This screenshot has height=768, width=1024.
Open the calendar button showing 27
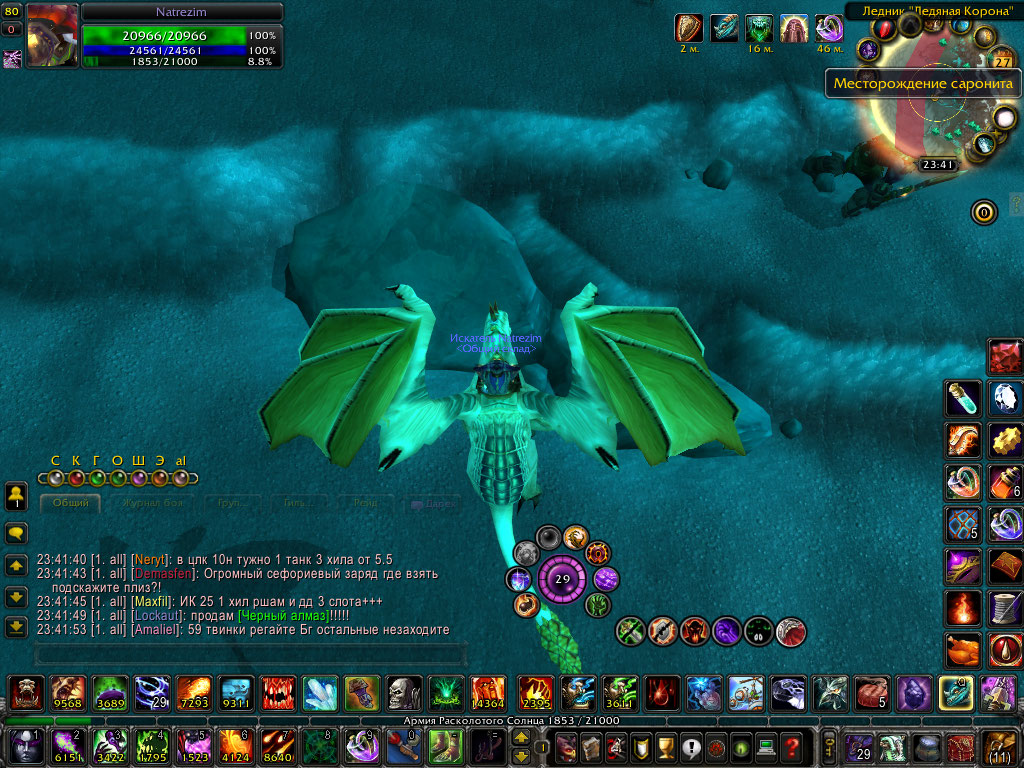(1002, 61)
